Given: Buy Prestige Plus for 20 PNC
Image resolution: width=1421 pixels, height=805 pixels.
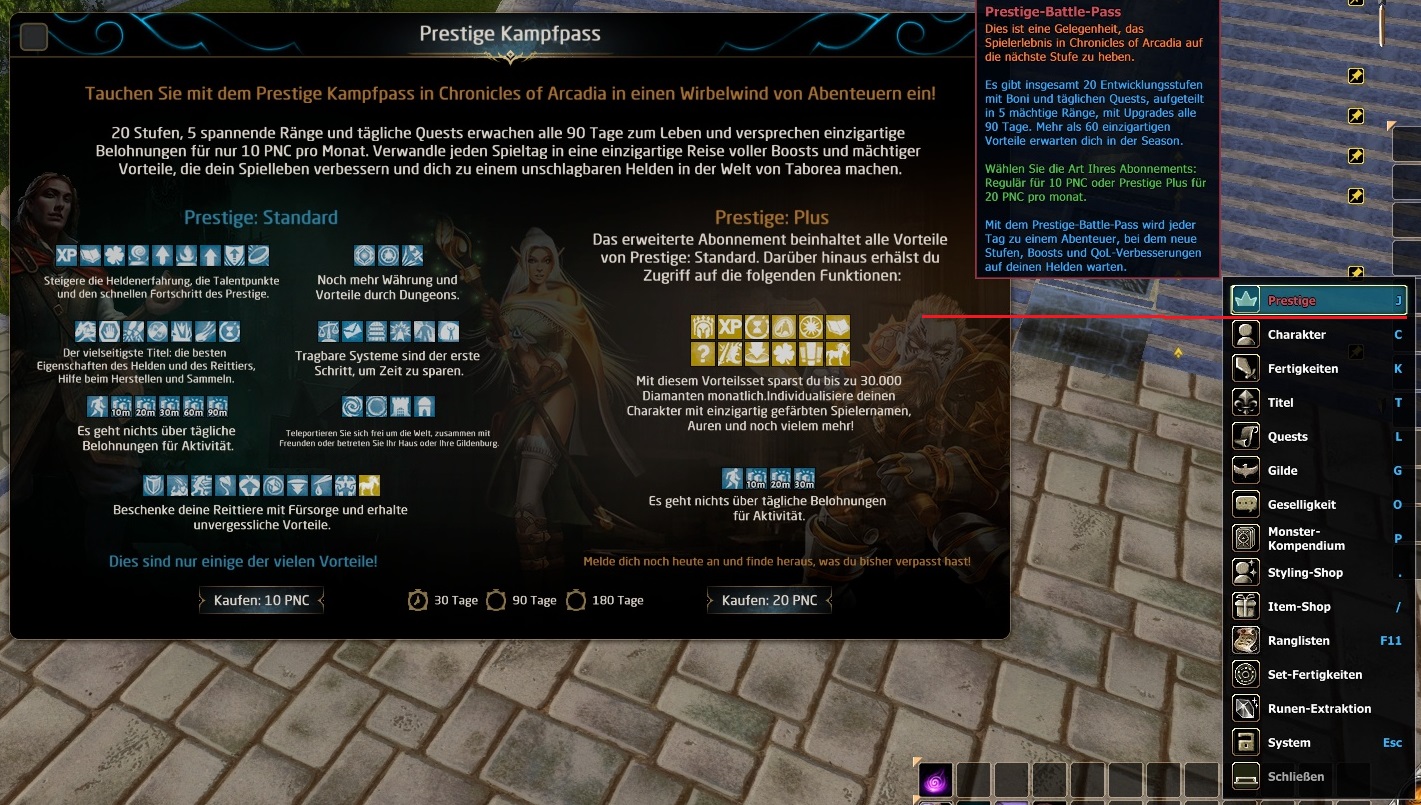Looking at the screenshot, I should 769,600.
